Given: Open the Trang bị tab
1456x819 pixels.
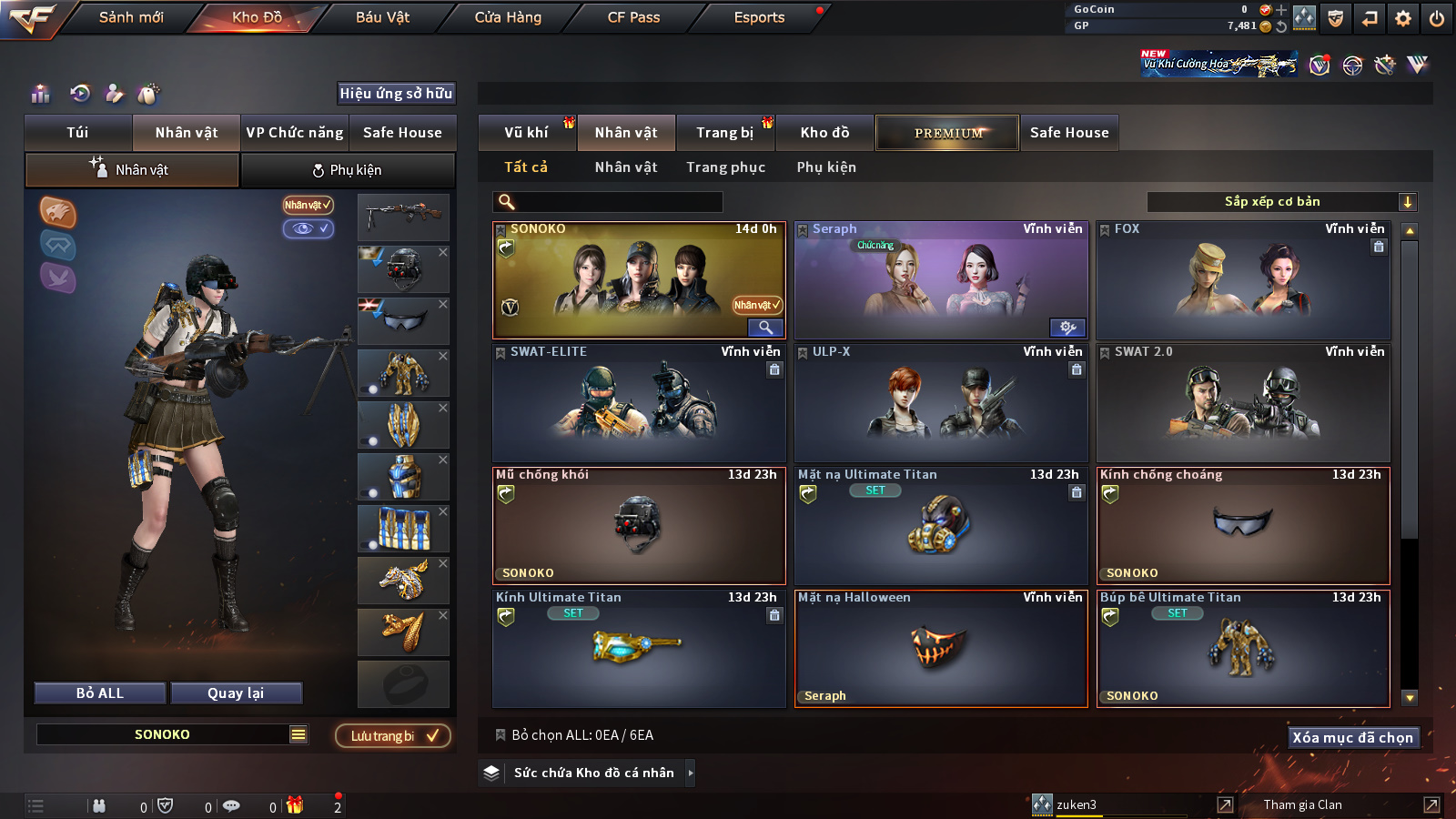Looking at the screenshot, I should pos(724,133).
